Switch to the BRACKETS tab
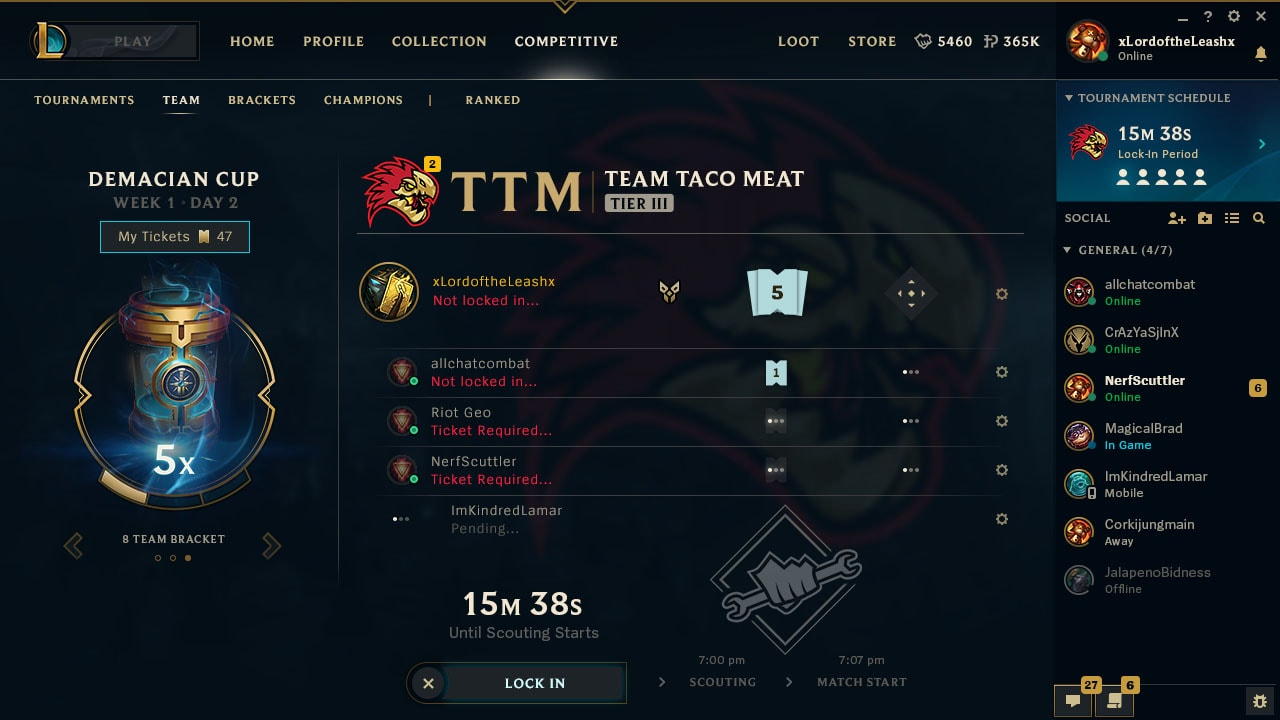Screen dimensions: 1280x720 (261, 100)
